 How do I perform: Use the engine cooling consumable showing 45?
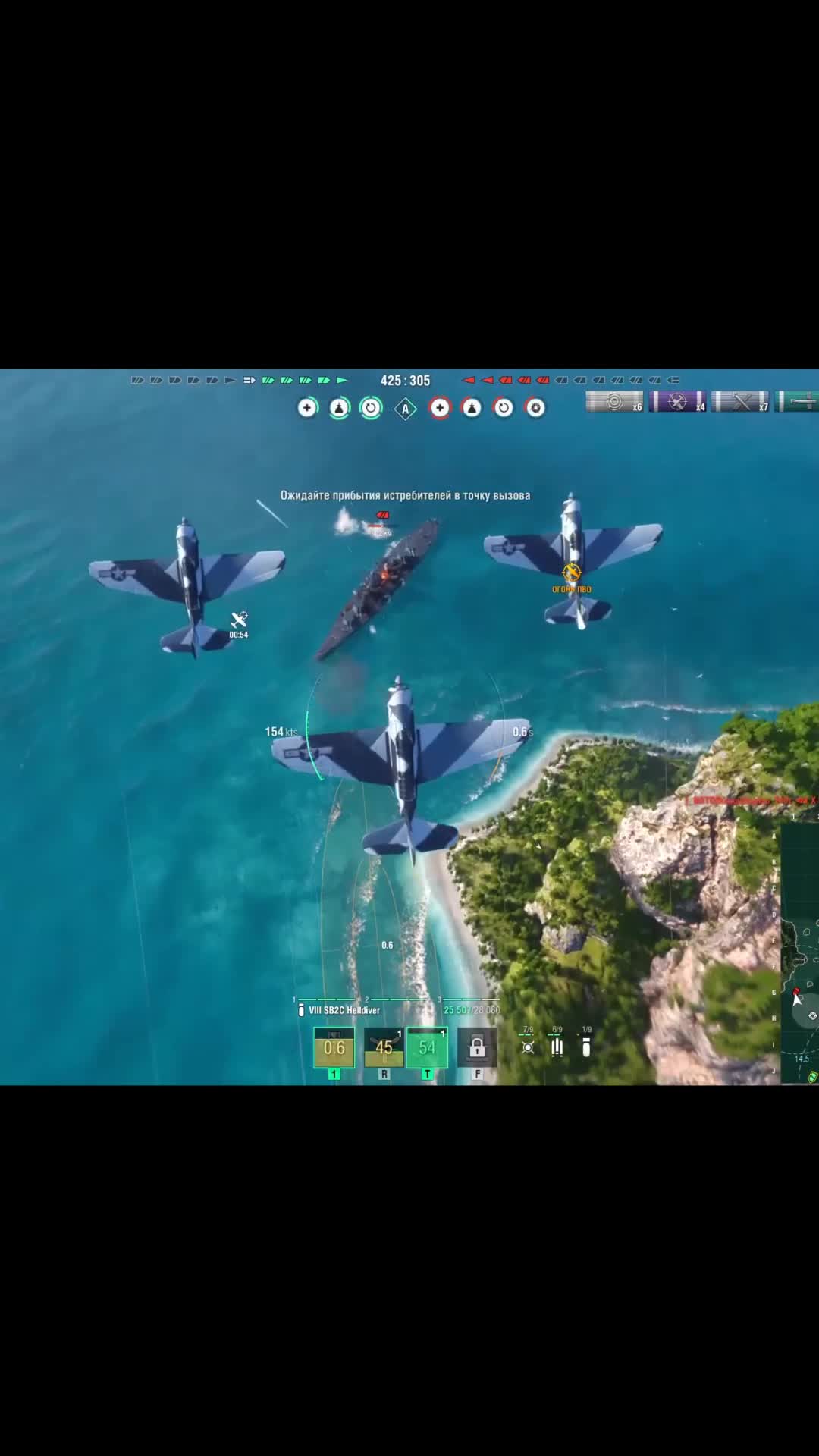point(384,1047)
